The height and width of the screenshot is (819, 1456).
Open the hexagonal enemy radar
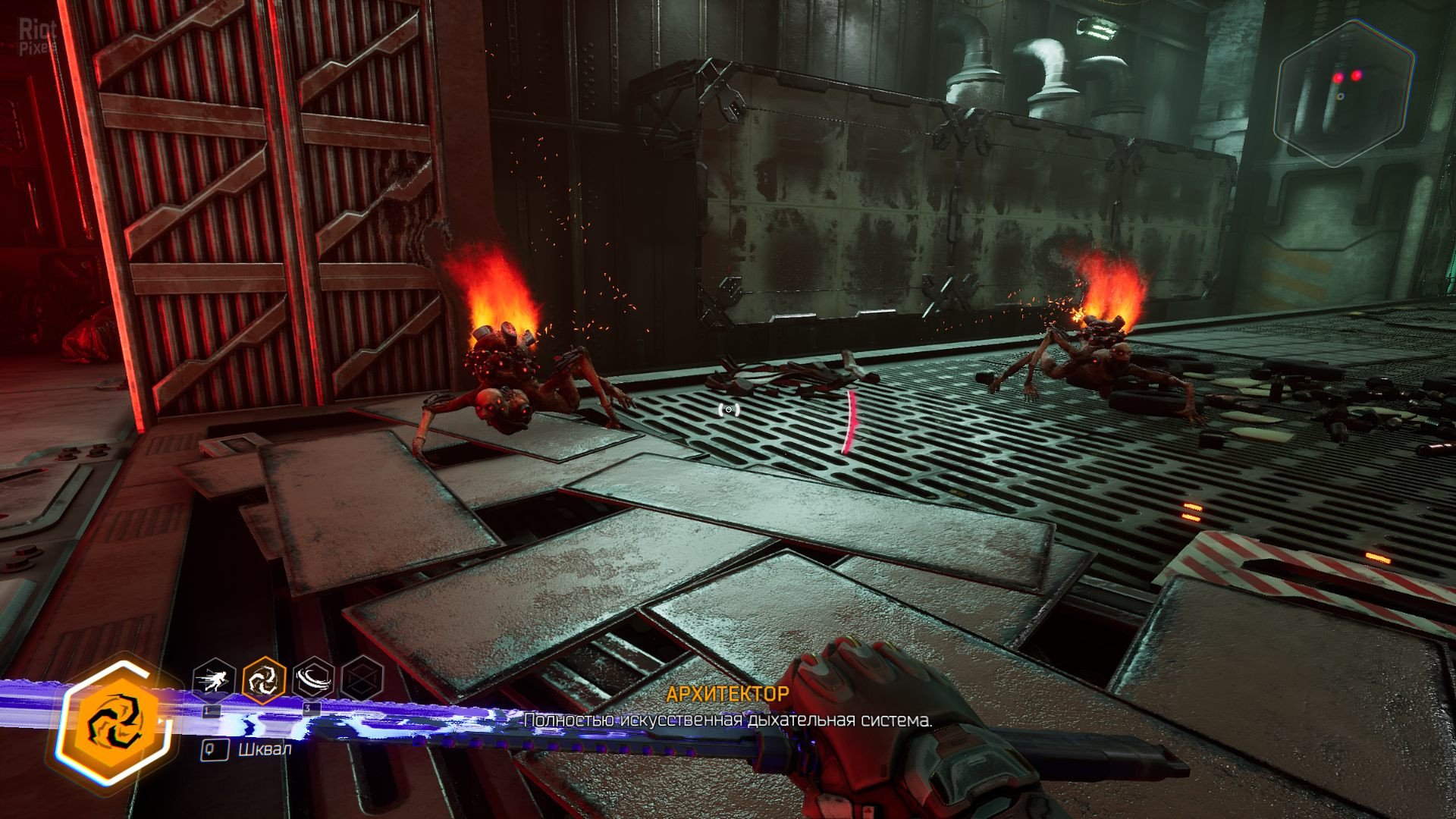pyautogui.click(x=1344, y=95)
